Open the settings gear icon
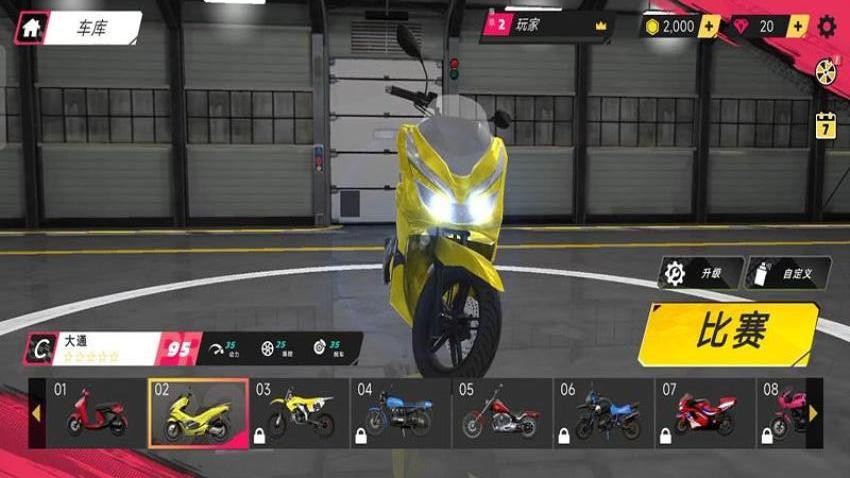The width and height of the screenshot is (850, 478). coord(828,27)
